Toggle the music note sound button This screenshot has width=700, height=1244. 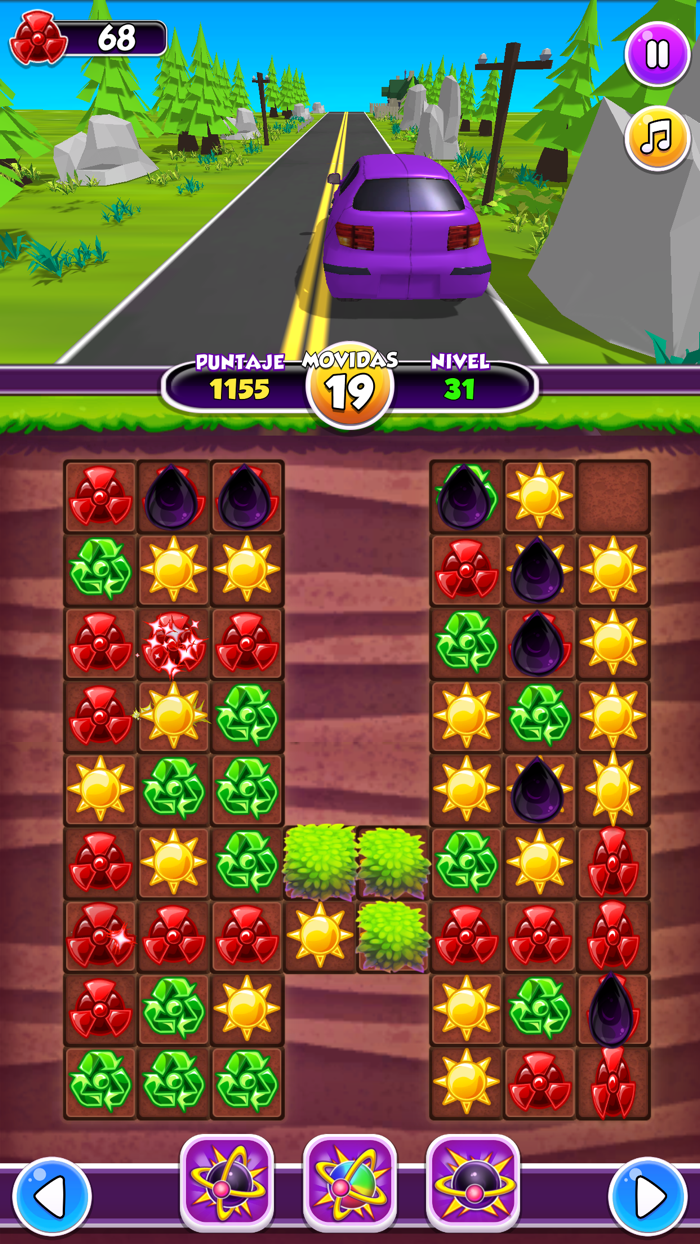[657, 139]
